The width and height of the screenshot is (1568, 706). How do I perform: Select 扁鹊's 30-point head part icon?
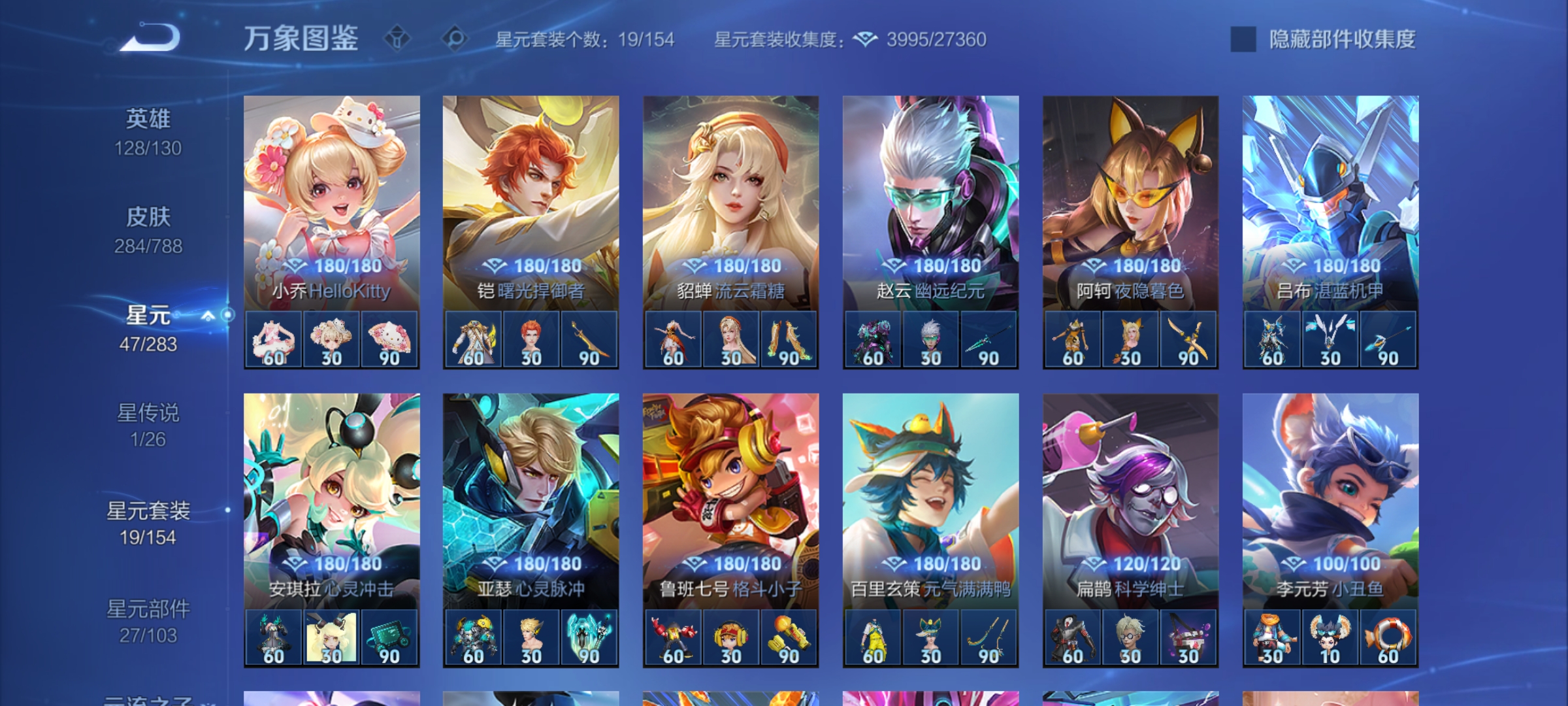pos(1132,636)
